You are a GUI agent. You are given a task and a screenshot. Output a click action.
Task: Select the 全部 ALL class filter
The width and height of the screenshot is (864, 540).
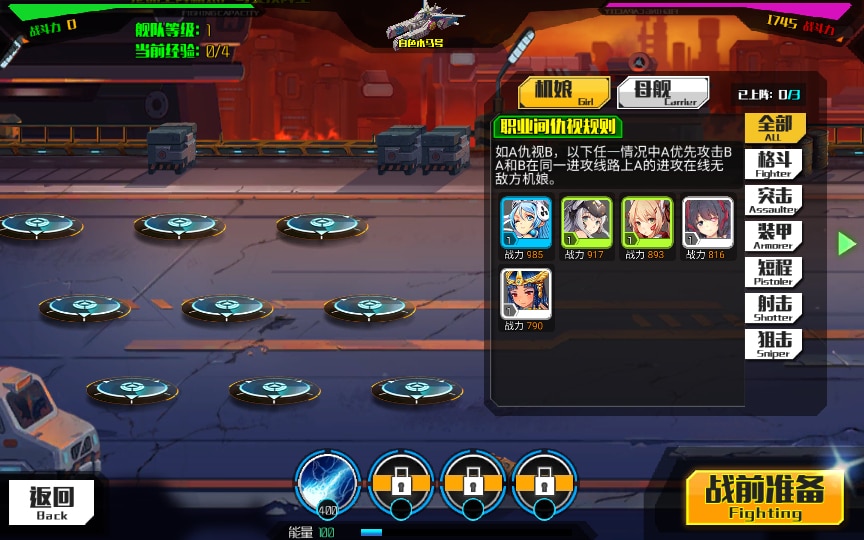click(774, 128)
